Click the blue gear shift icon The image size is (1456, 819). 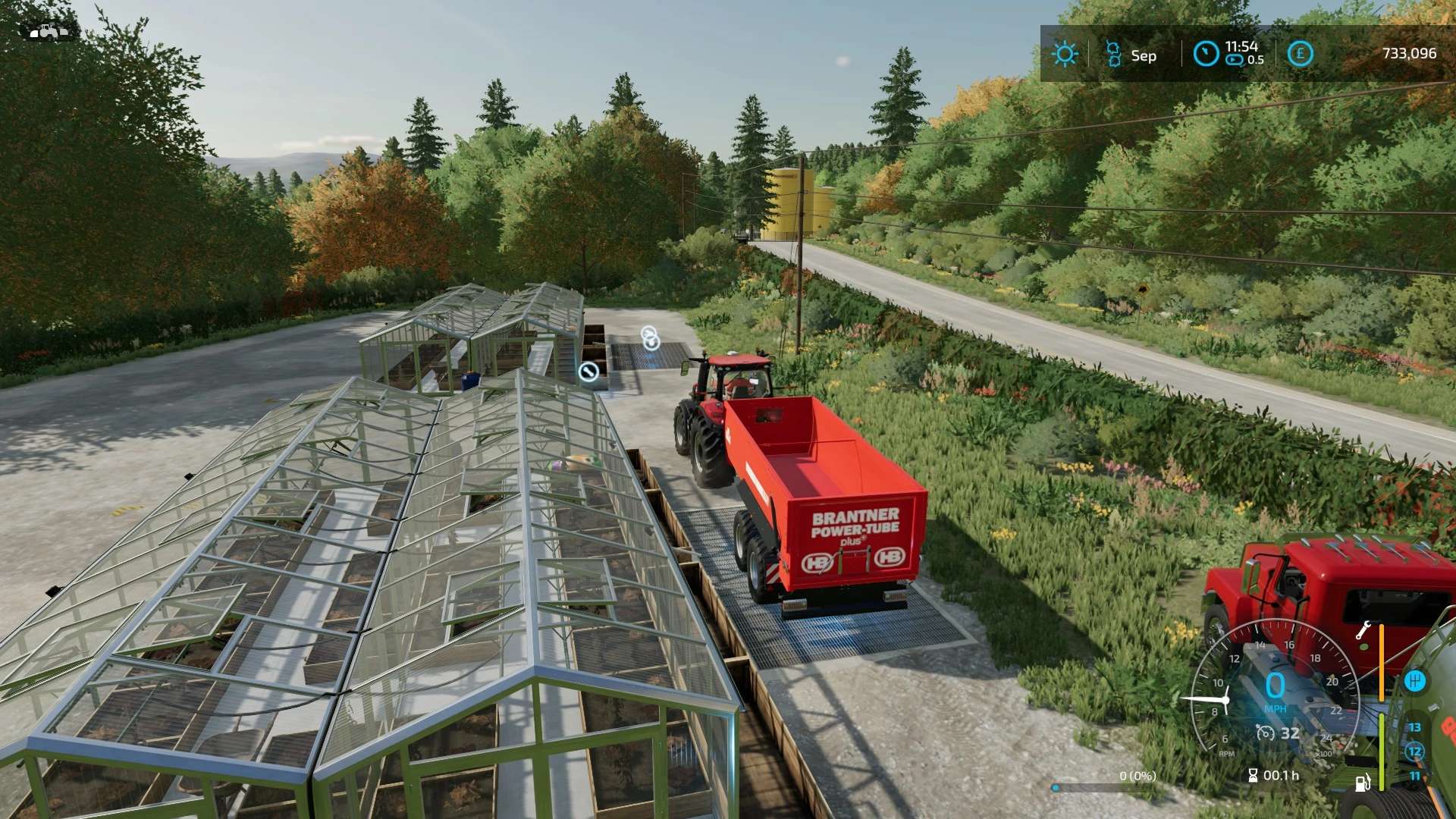pos(1414,681)
